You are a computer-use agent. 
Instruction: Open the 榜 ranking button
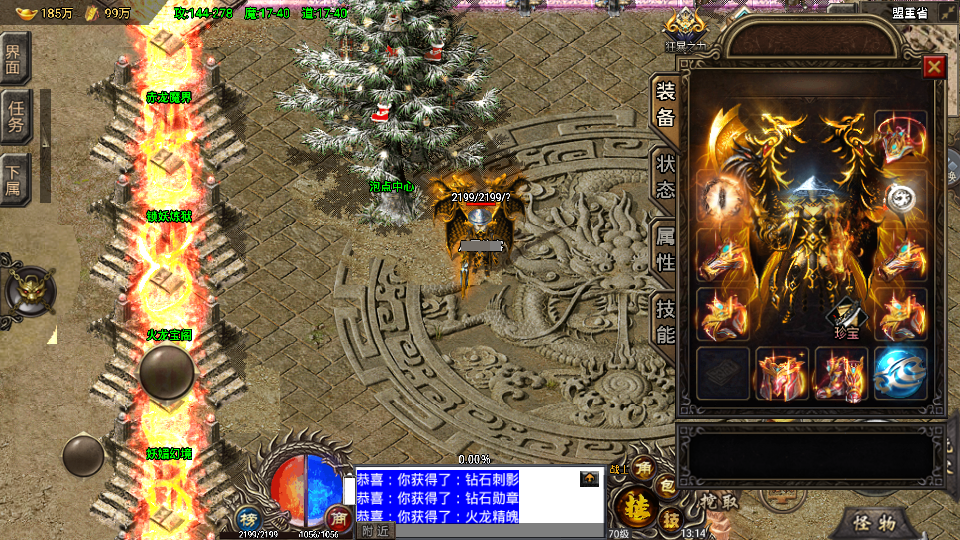click(x=248, y=518)
